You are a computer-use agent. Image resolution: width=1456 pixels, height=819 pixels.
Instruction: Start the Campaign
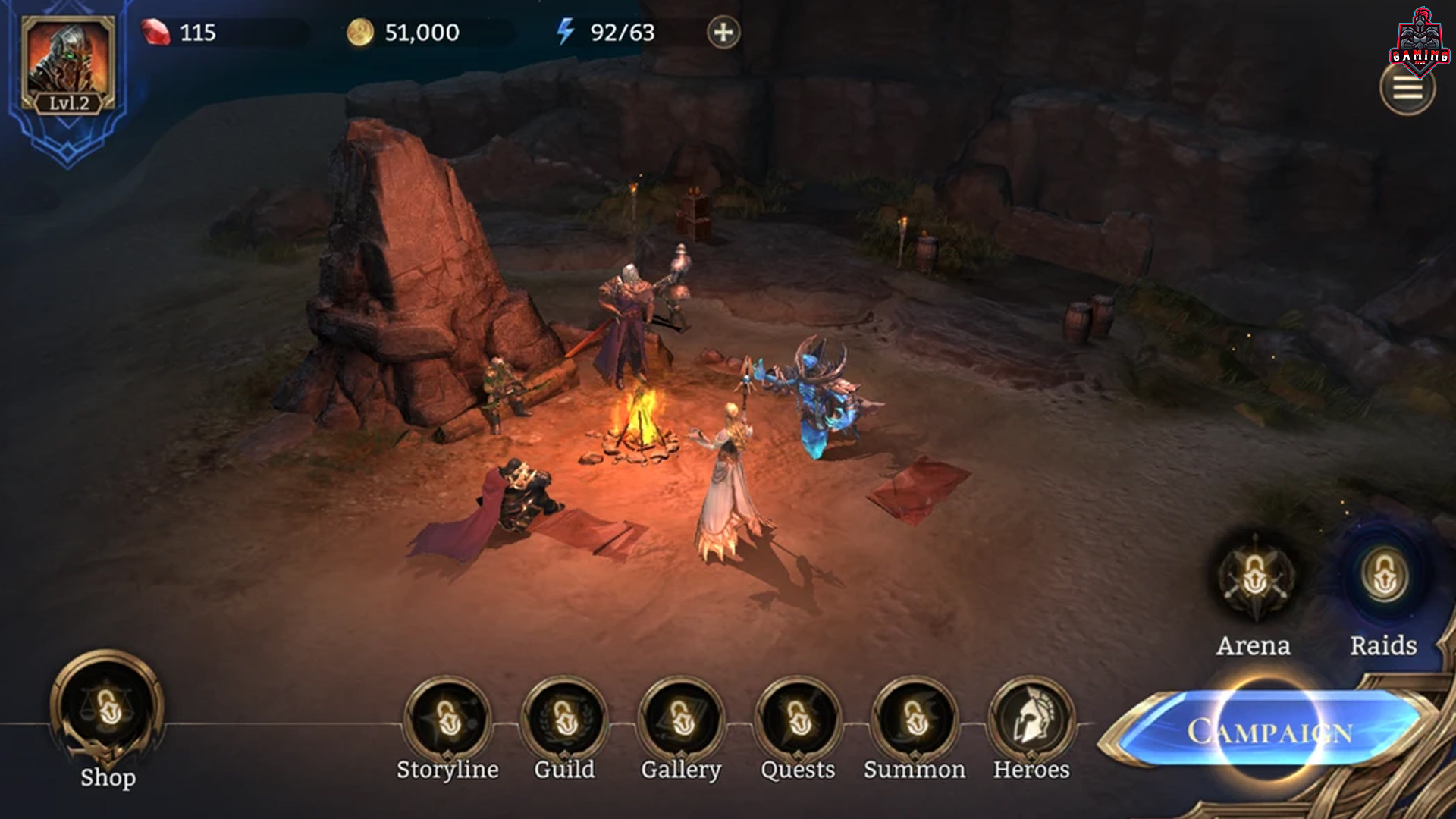click(x=1269, y=731)
